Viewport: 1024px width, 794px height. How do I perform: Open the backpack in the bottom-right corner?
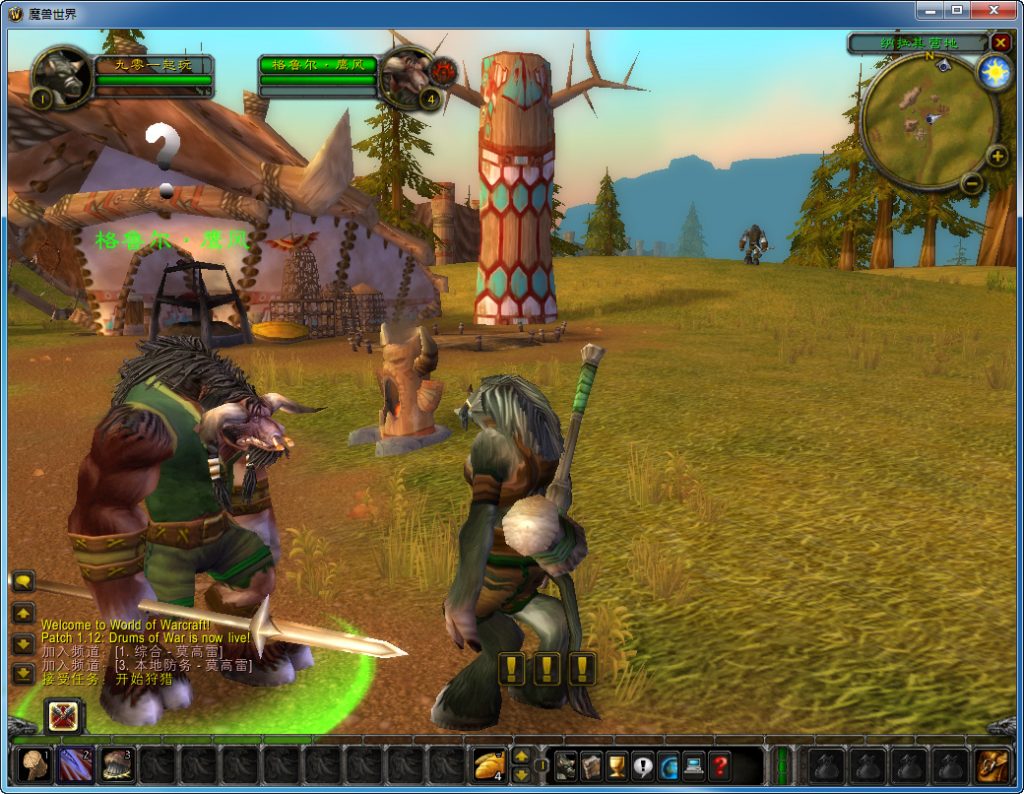pos(992,765)
